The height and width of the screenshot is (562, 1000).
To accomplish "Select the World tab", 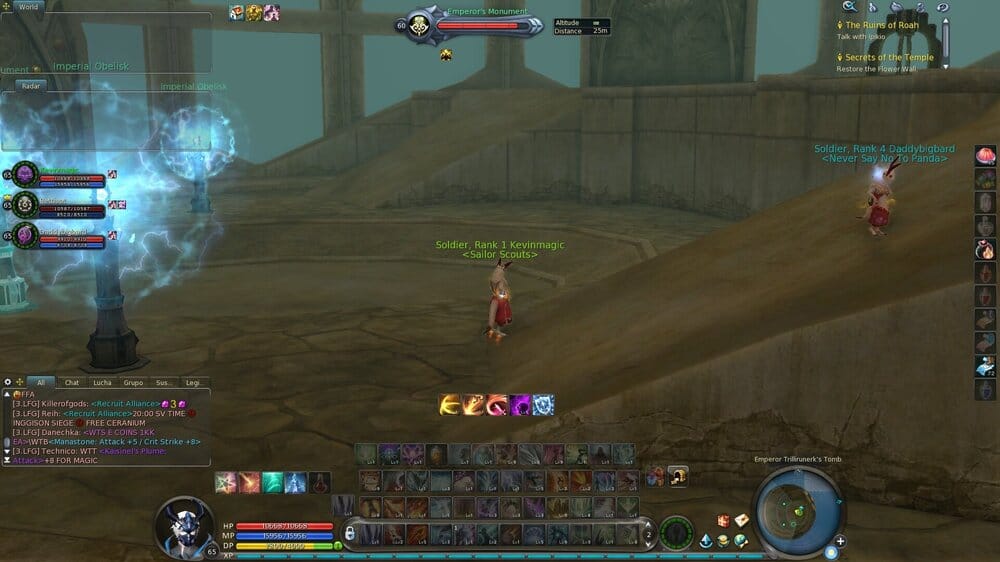I will (x=28, y=7).
